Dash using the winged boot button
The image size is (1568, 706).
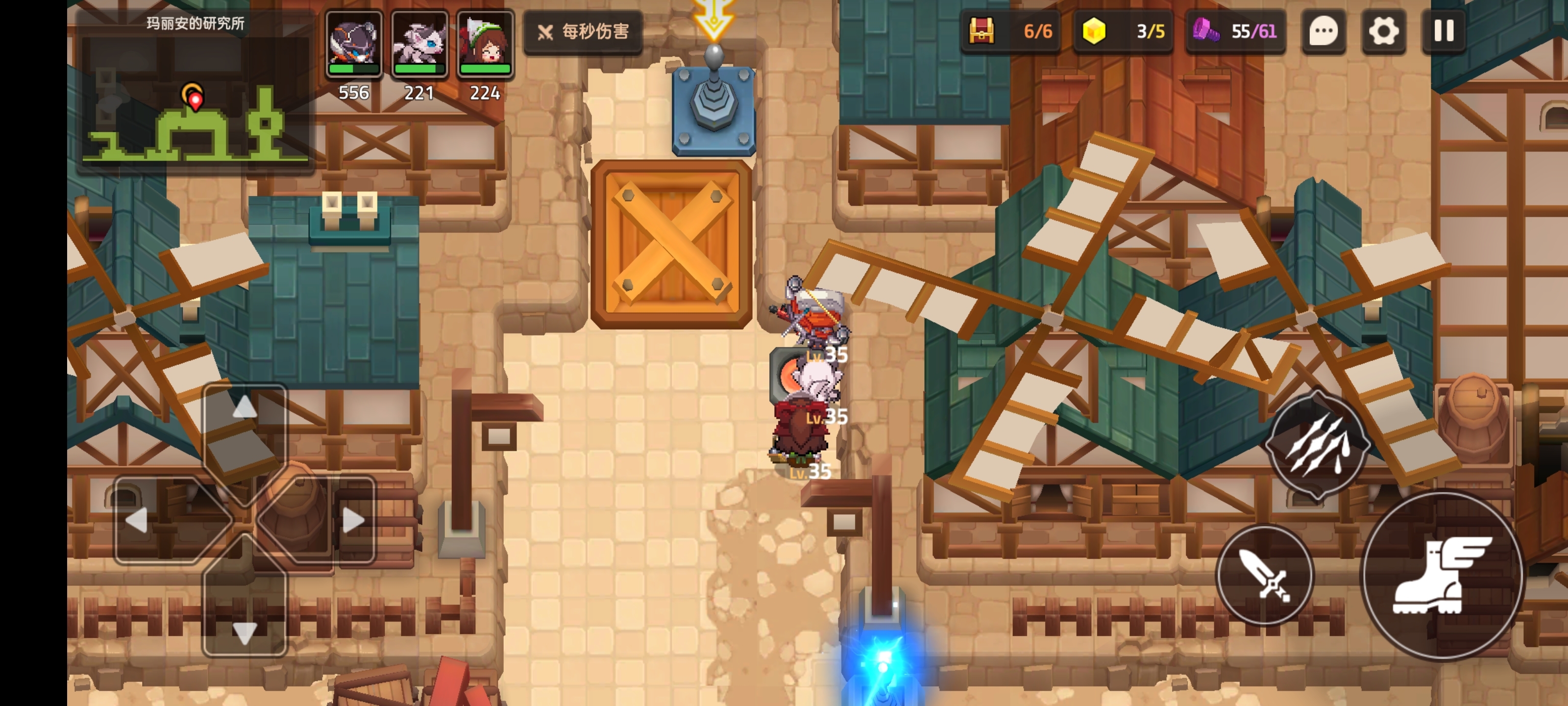click(x=1442, y=576)
